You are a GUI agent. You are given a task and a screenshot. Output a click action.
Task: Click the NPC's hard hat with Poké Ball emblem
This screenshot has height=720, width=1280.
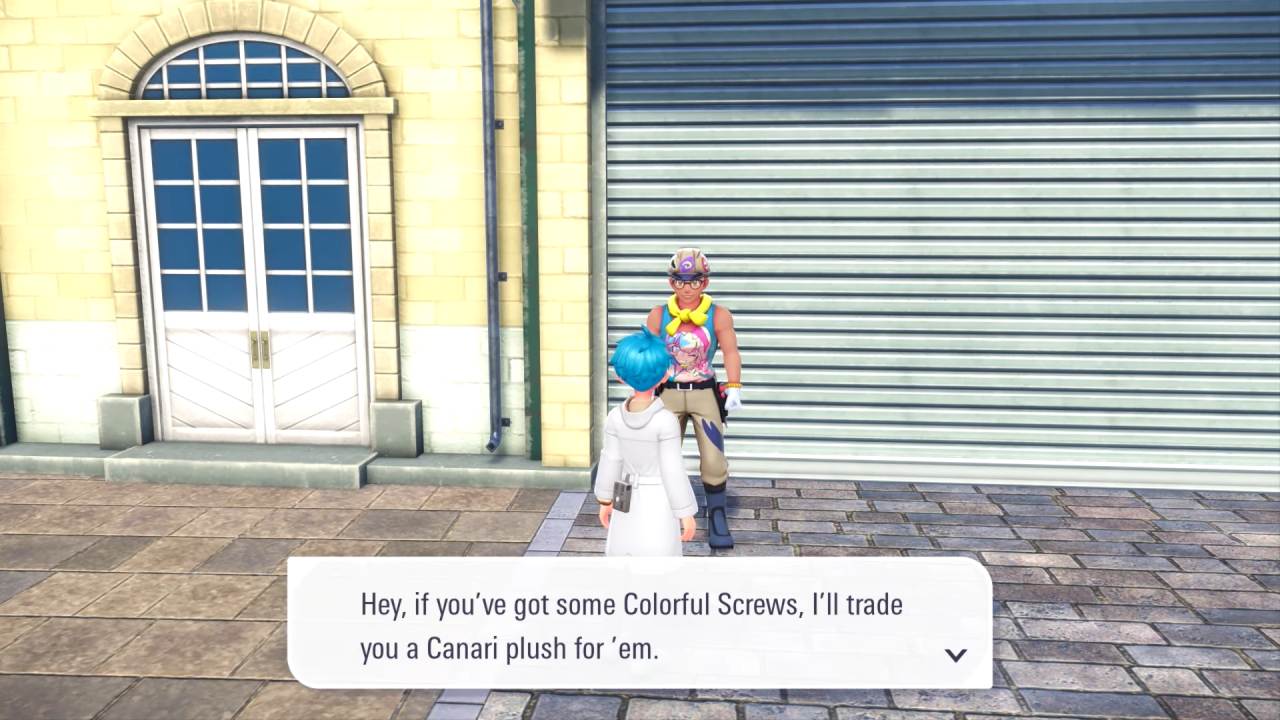(686, 263)
